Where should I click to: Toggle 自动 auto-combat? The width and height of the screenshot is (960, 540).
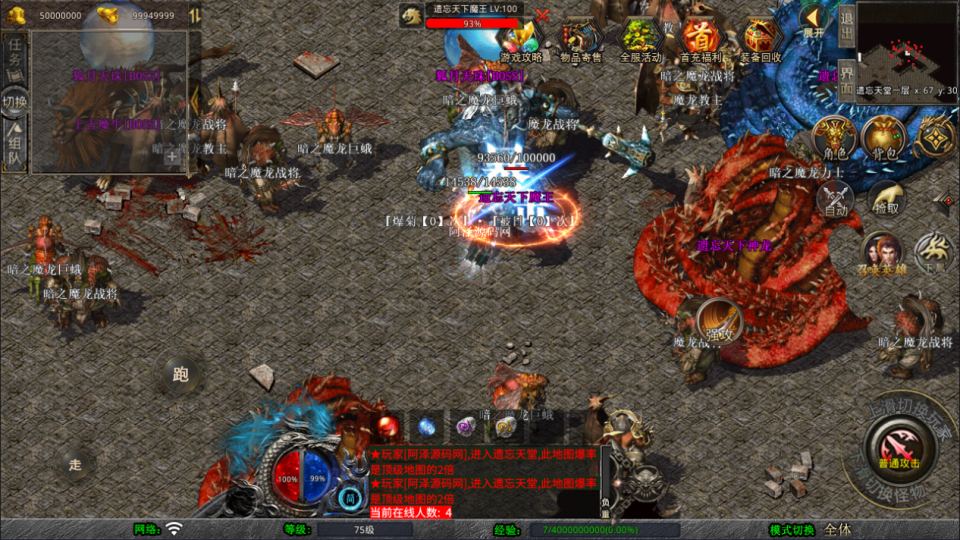(x=836, y=199)
